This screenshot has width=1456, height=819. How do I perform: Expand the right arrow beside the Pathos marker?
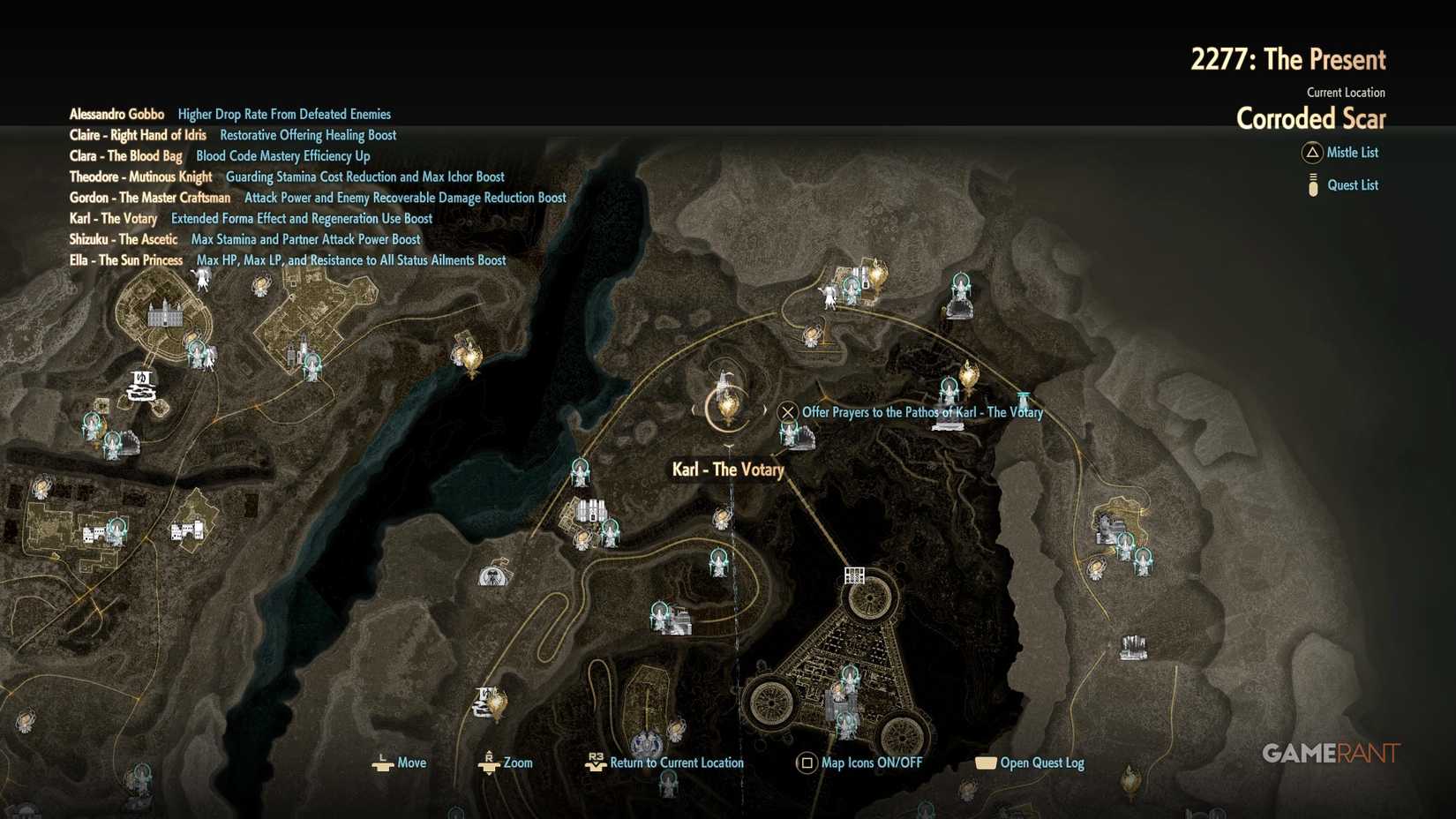764,409
